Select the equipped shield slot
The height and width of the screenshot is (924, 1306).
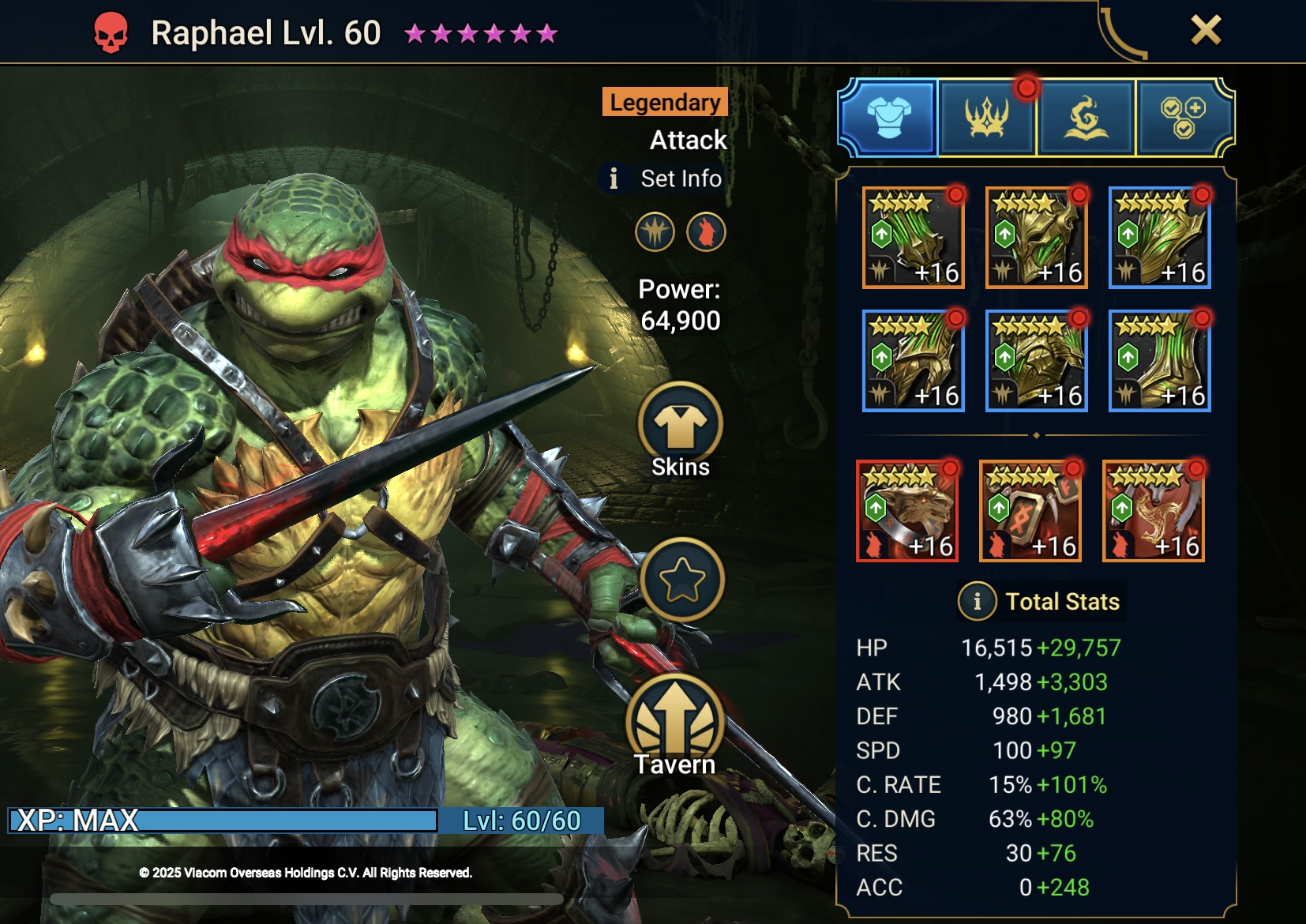click(1160, 238)
